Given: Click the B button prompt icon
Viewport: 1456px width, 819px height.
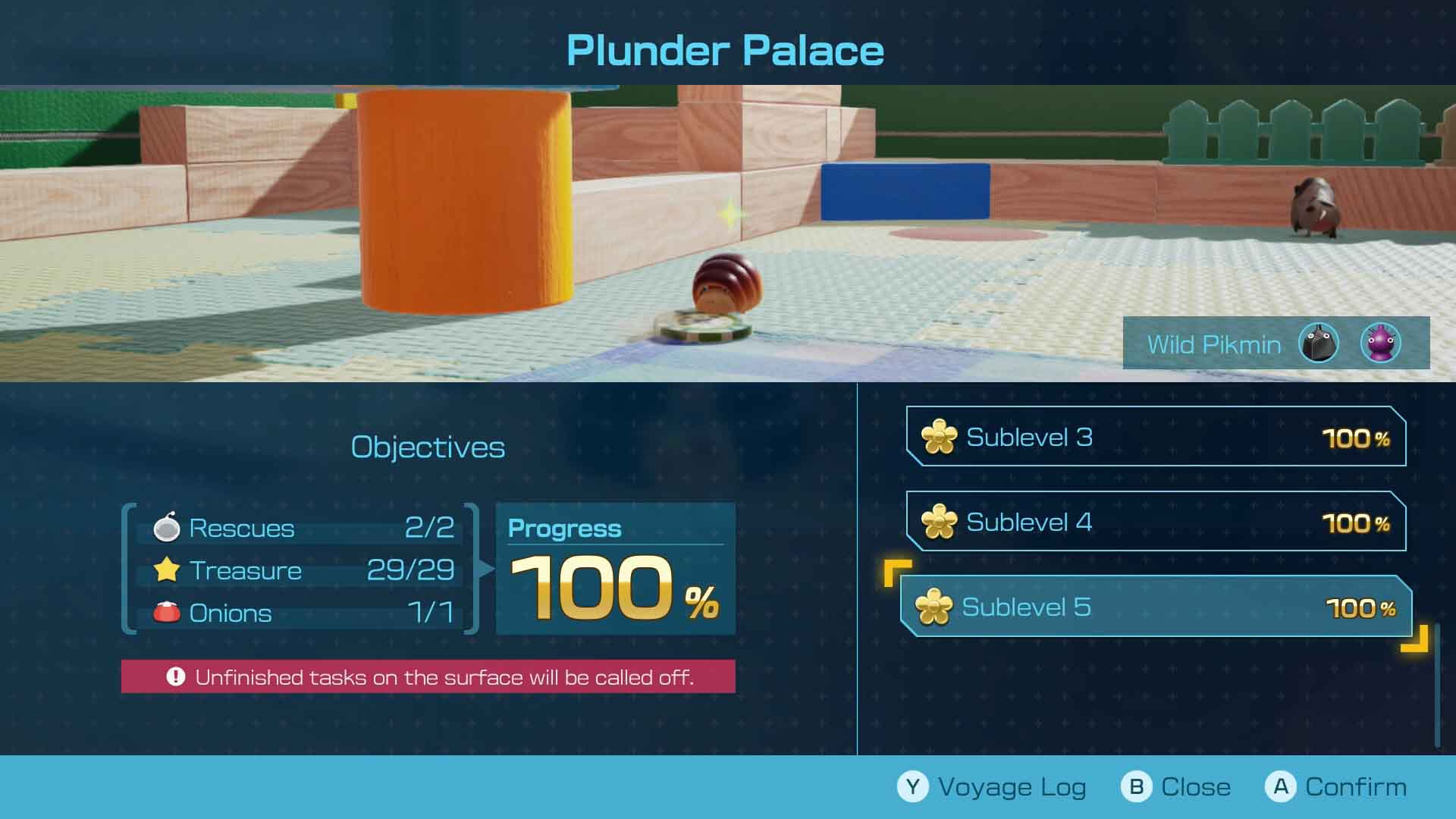Looking at the screenshot, I should pos(1136,786).
